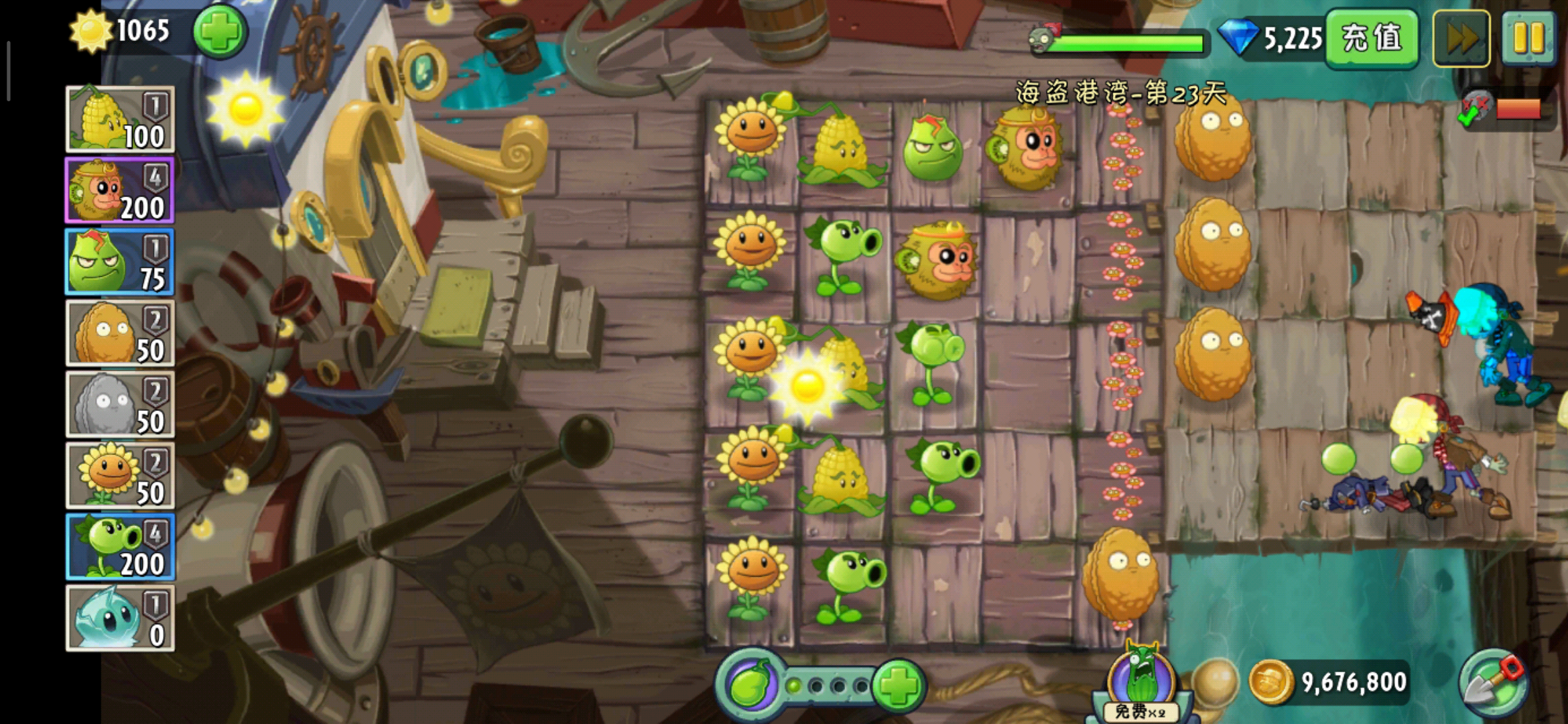The height and width of the screenshot is (724, 1568).
Task: Collect the falling sun near ship wheel
Action: pos(245,108)
